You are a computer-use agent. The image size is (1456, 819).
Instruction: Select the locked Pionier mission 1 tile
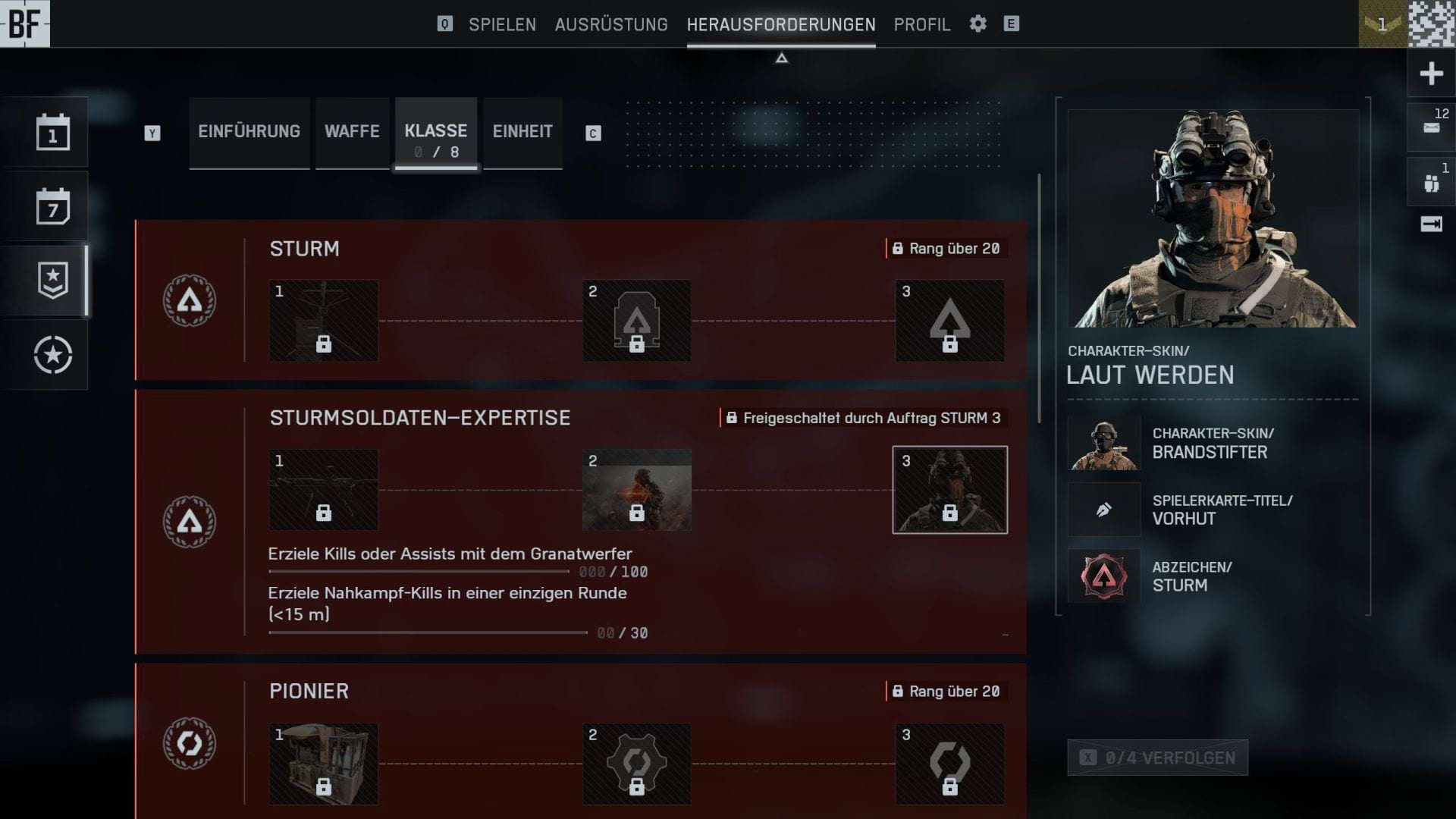tap(323, 763)
